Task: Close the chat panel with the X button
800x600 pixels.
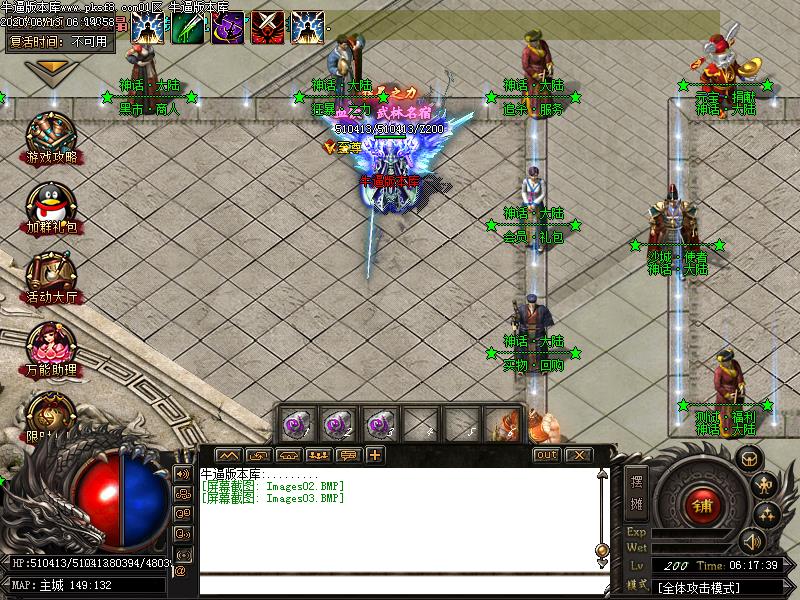Action: tap(577, 455)
